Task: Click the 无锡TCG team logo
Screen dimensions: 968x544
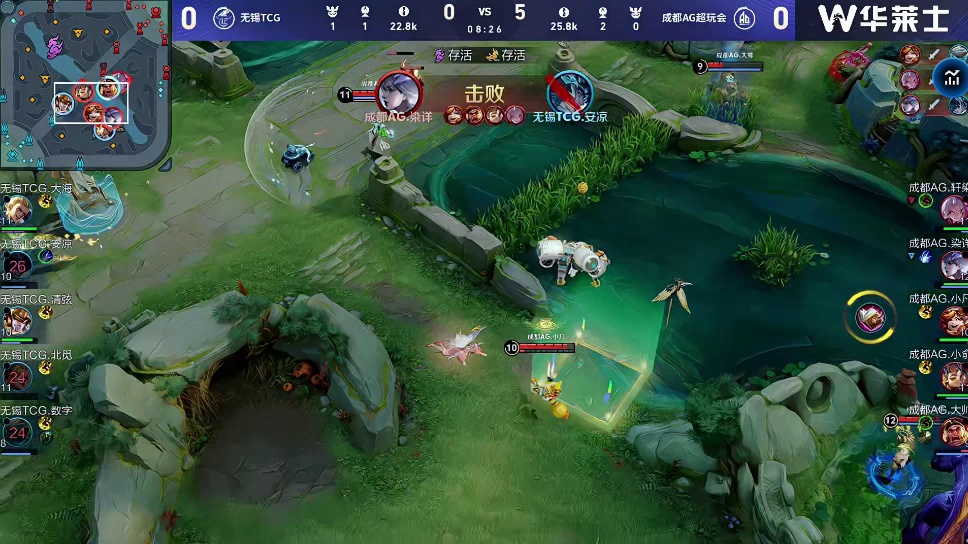Action: pos(223,18)
